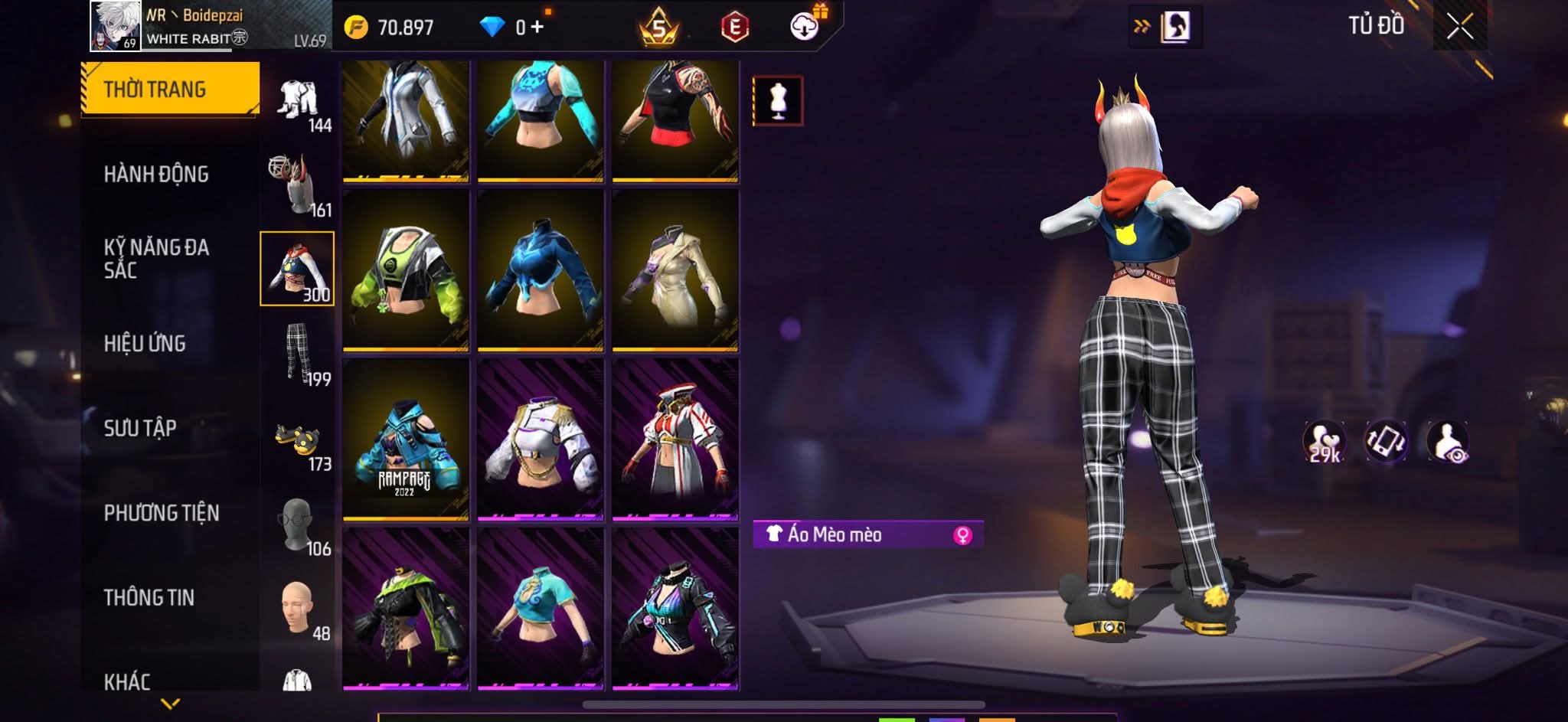Open the Hiệu Ứng category
1568x722 pixels.
click(x=145, y=344)
